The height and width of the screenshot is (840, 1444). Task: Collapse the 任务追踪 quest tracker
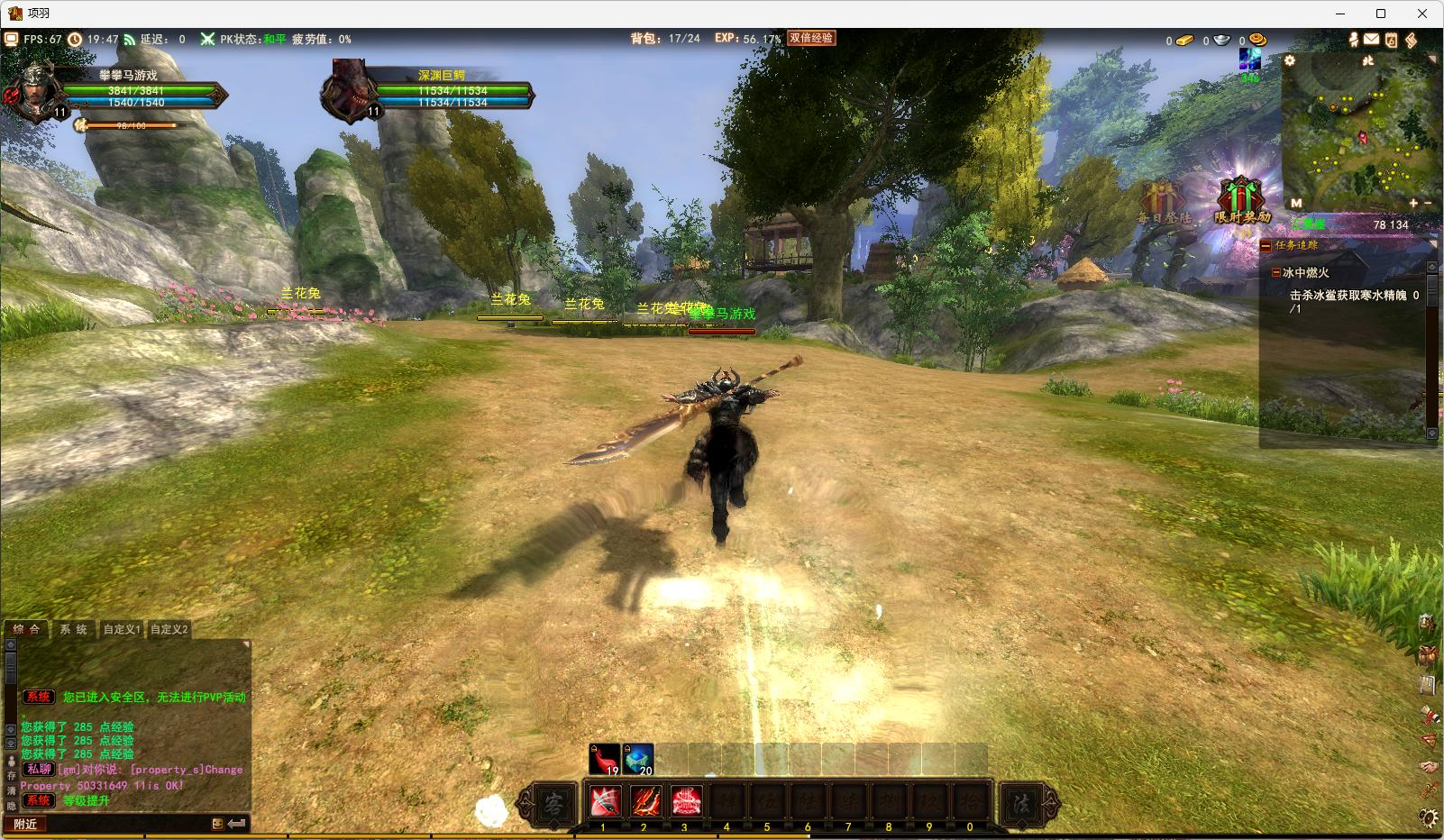1266,245
